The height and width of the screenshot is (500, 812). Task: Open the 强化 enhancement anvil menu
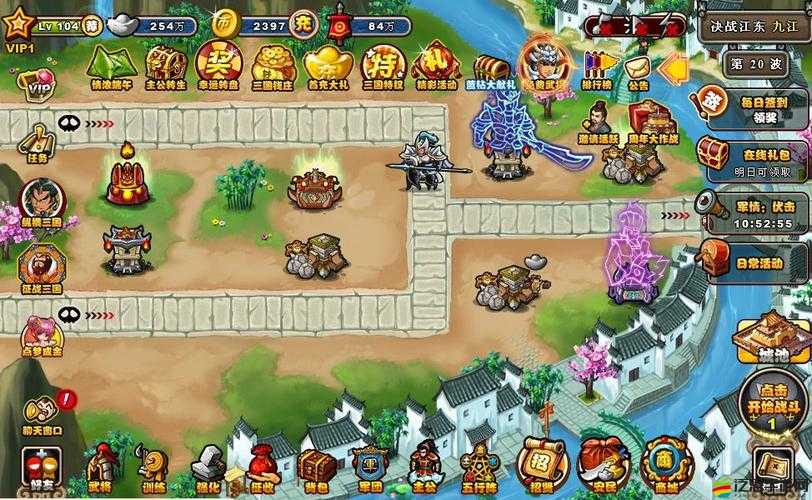pos(208,466)
